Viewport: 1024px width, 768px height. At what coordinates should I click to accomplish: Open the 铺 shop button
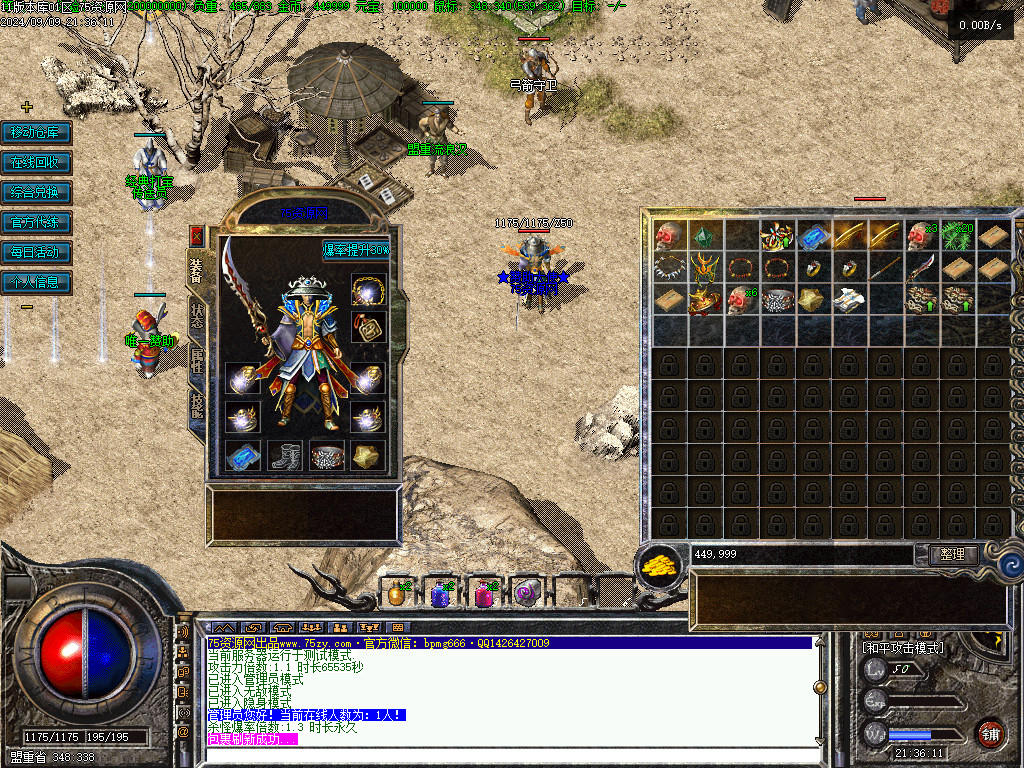point(991,733)
